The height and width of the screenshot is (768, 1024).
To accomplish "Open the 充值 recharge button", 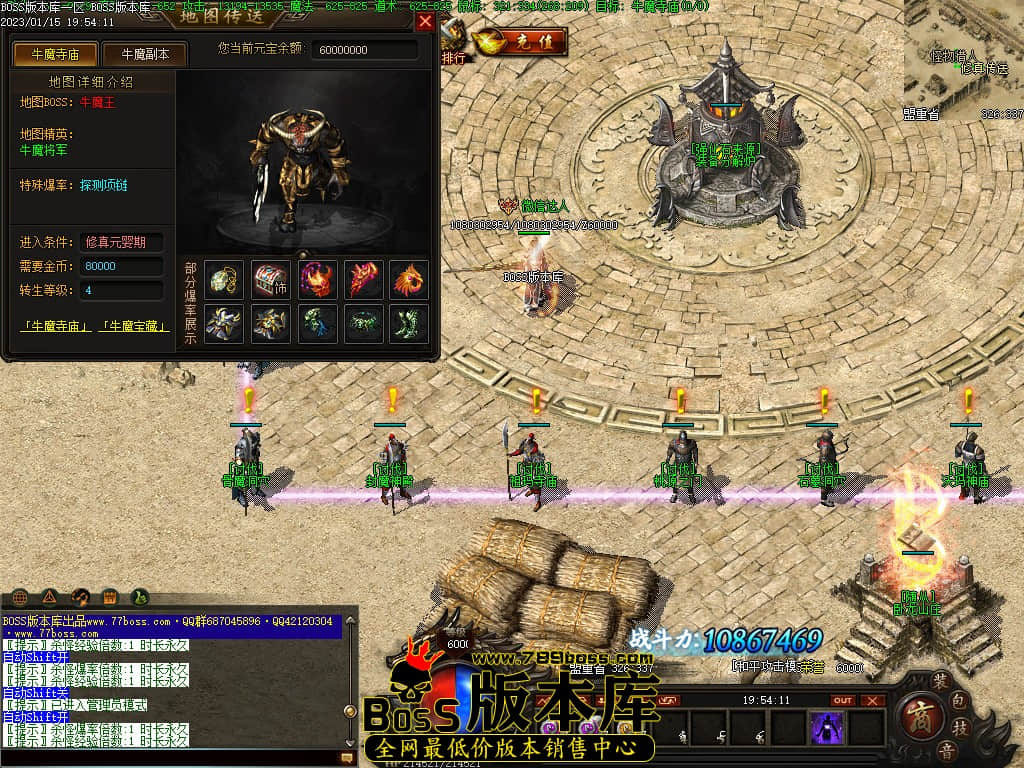I will click(522, 42).
